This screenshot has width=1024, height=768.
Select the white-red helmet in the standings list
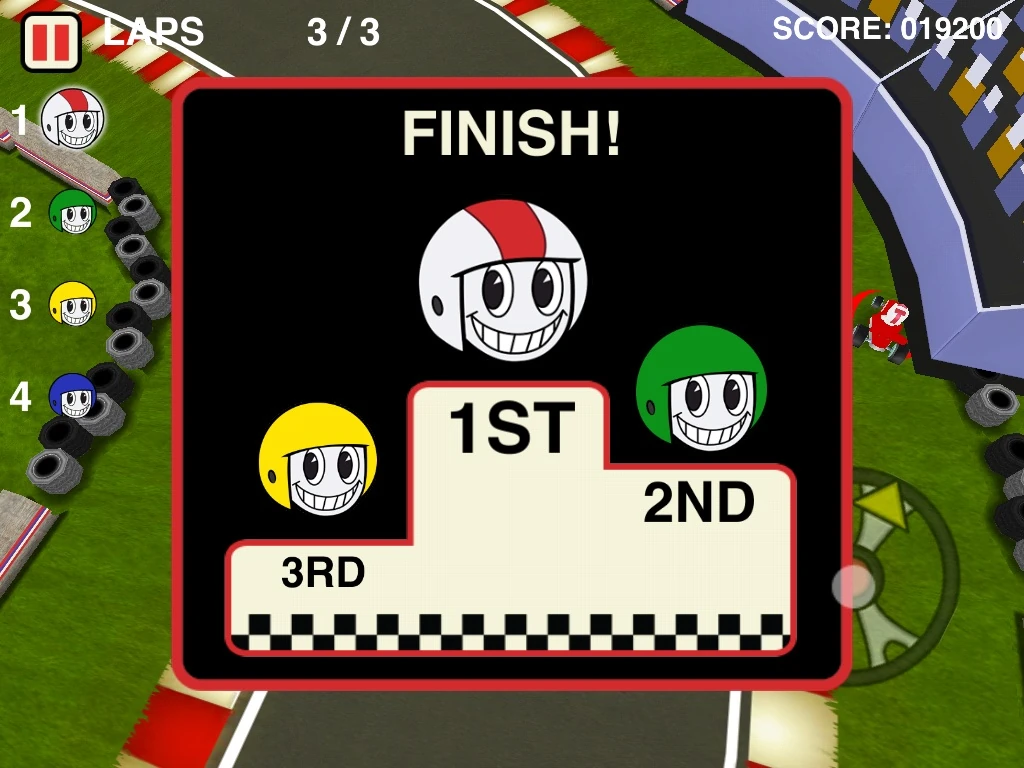[74, 119]
